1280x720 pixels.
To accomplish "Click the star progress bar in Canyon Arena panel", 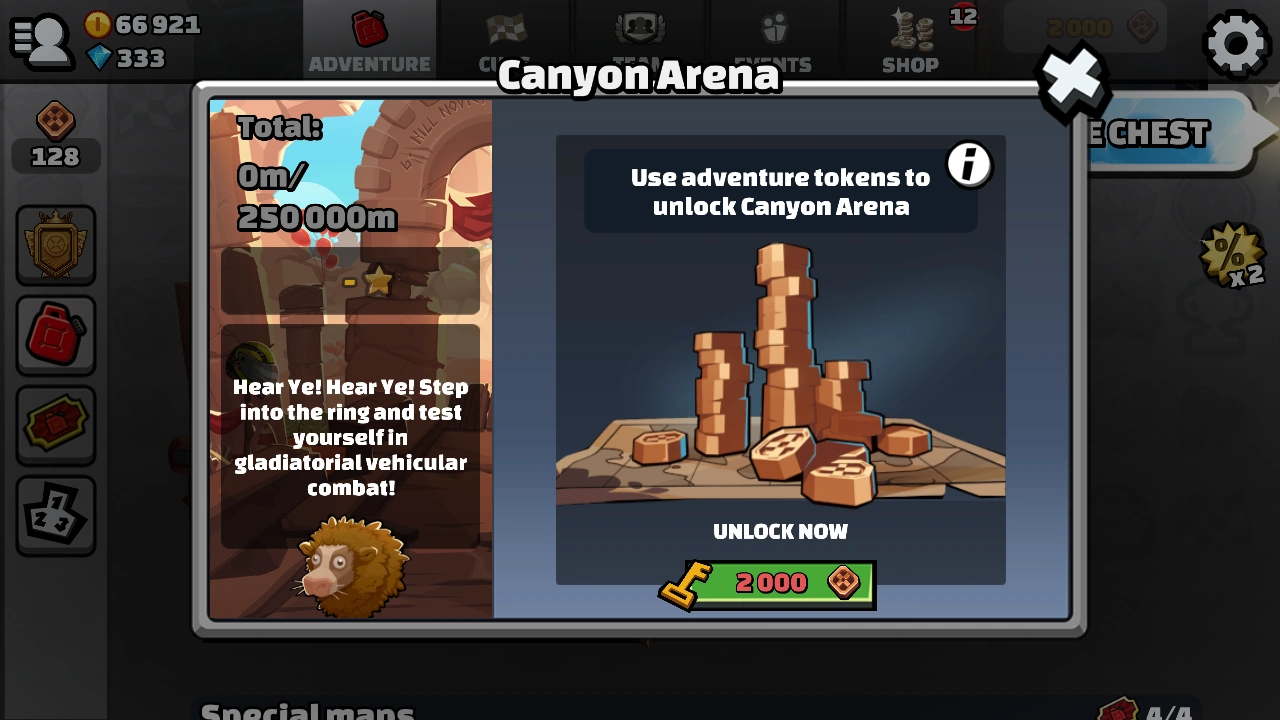I will 349,281.
